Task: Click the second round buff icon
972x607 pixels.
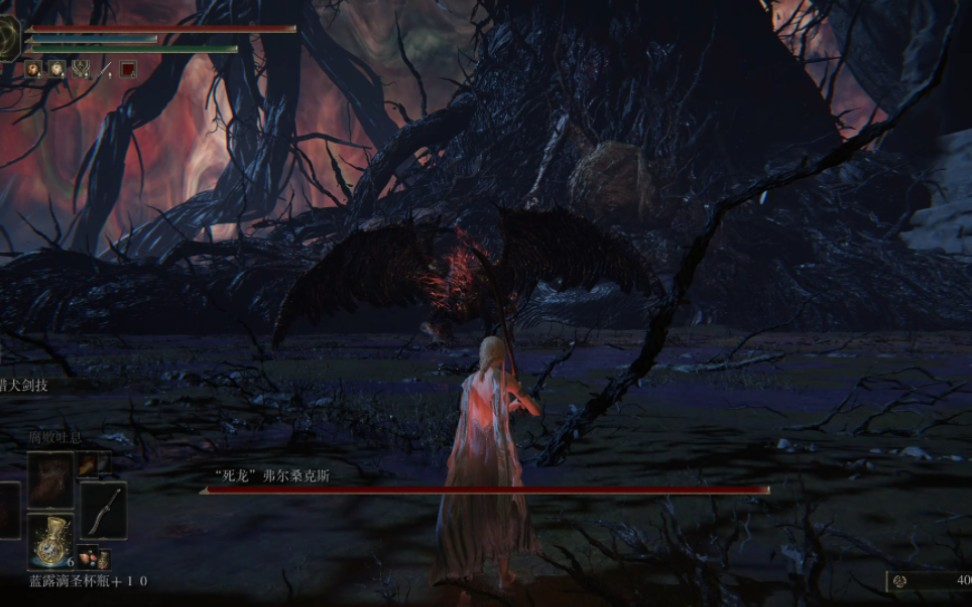Action: tap(56, 69)
